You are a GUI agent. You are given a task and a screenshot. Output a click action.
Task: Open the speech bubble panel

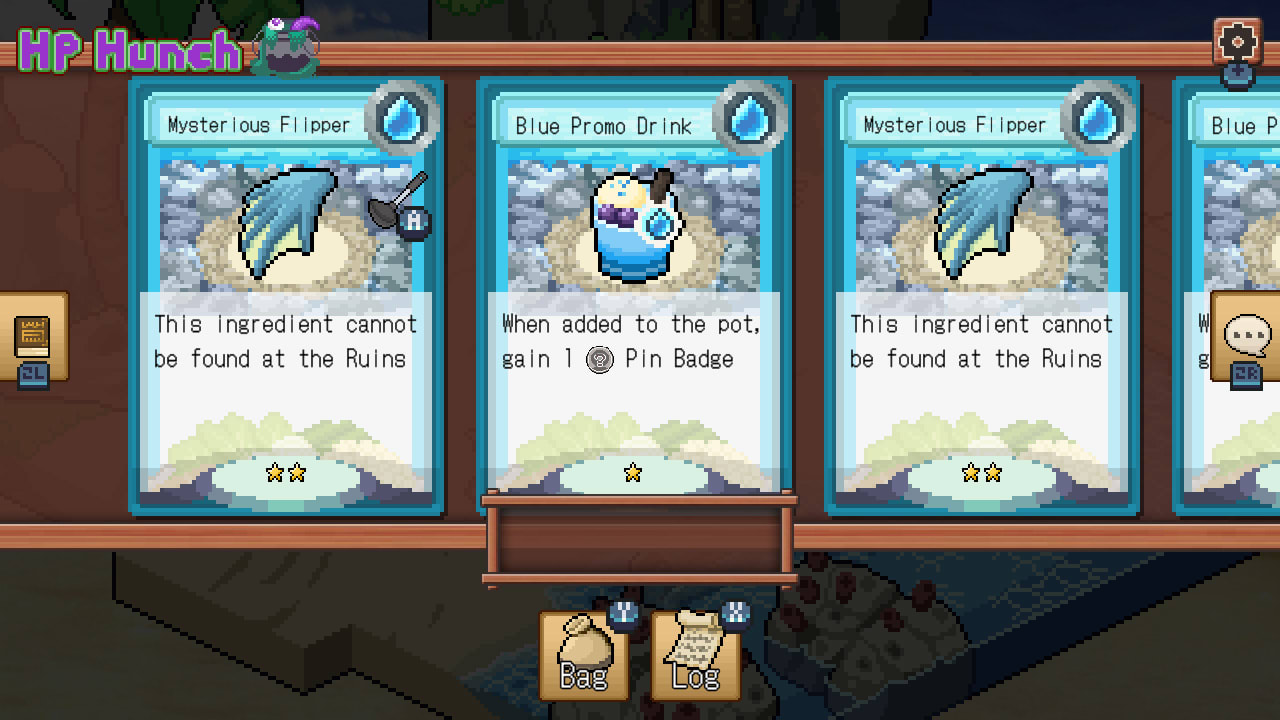1247,336
